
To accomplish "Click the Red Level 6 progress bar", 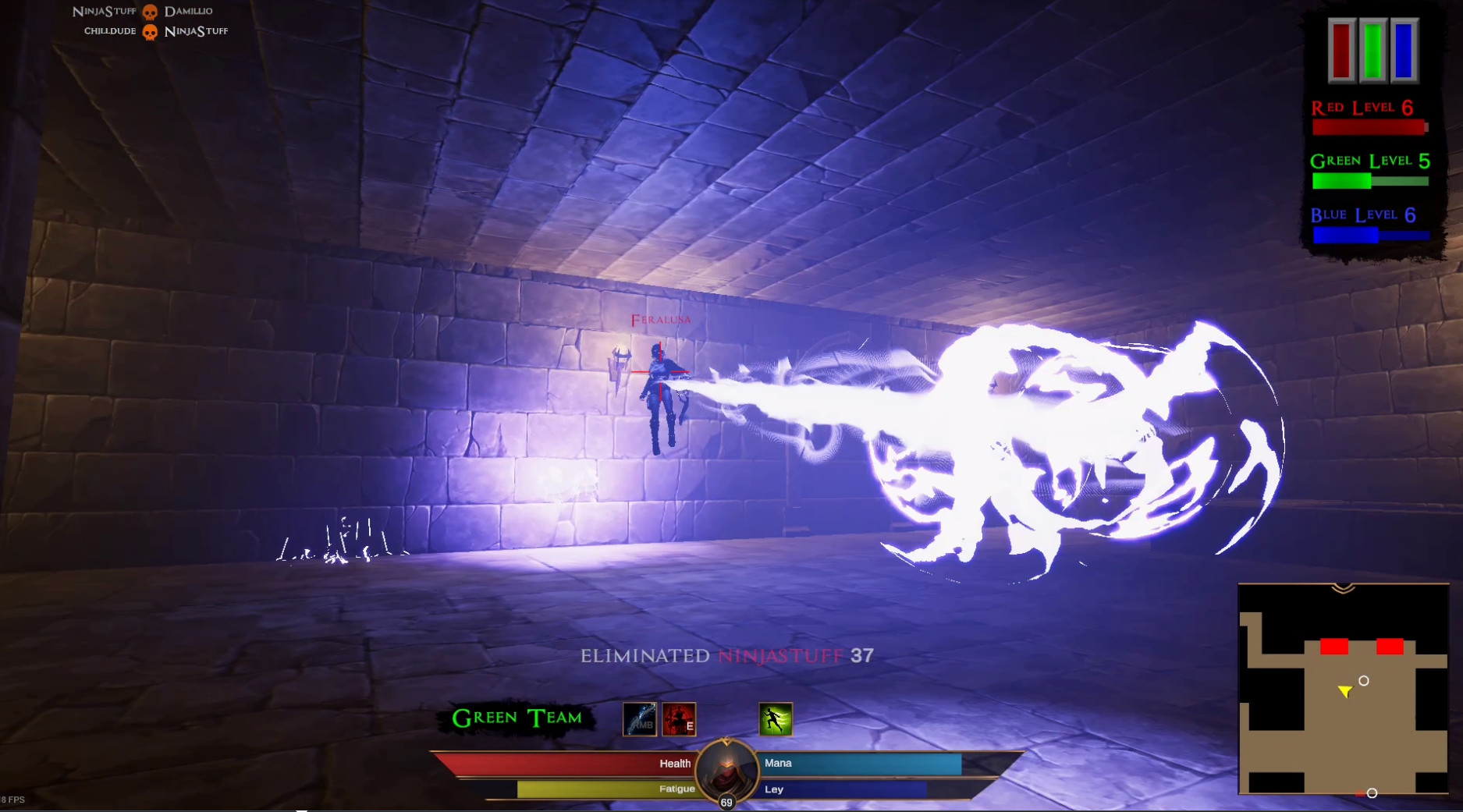I will coord(1369,127).
